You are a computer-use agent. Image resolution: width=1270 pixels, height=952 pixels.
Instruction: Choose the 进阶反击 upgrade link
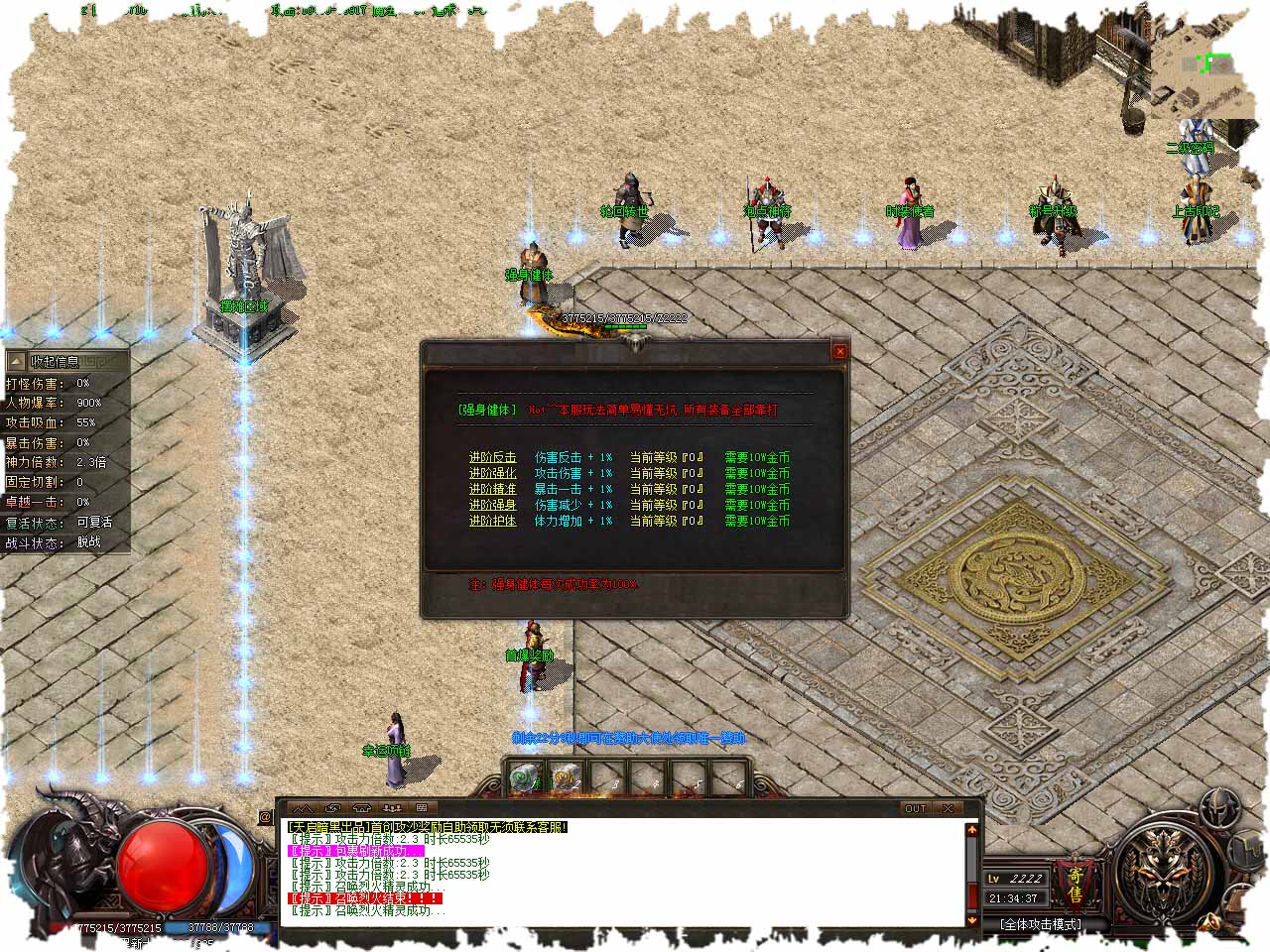pos(492,458)
